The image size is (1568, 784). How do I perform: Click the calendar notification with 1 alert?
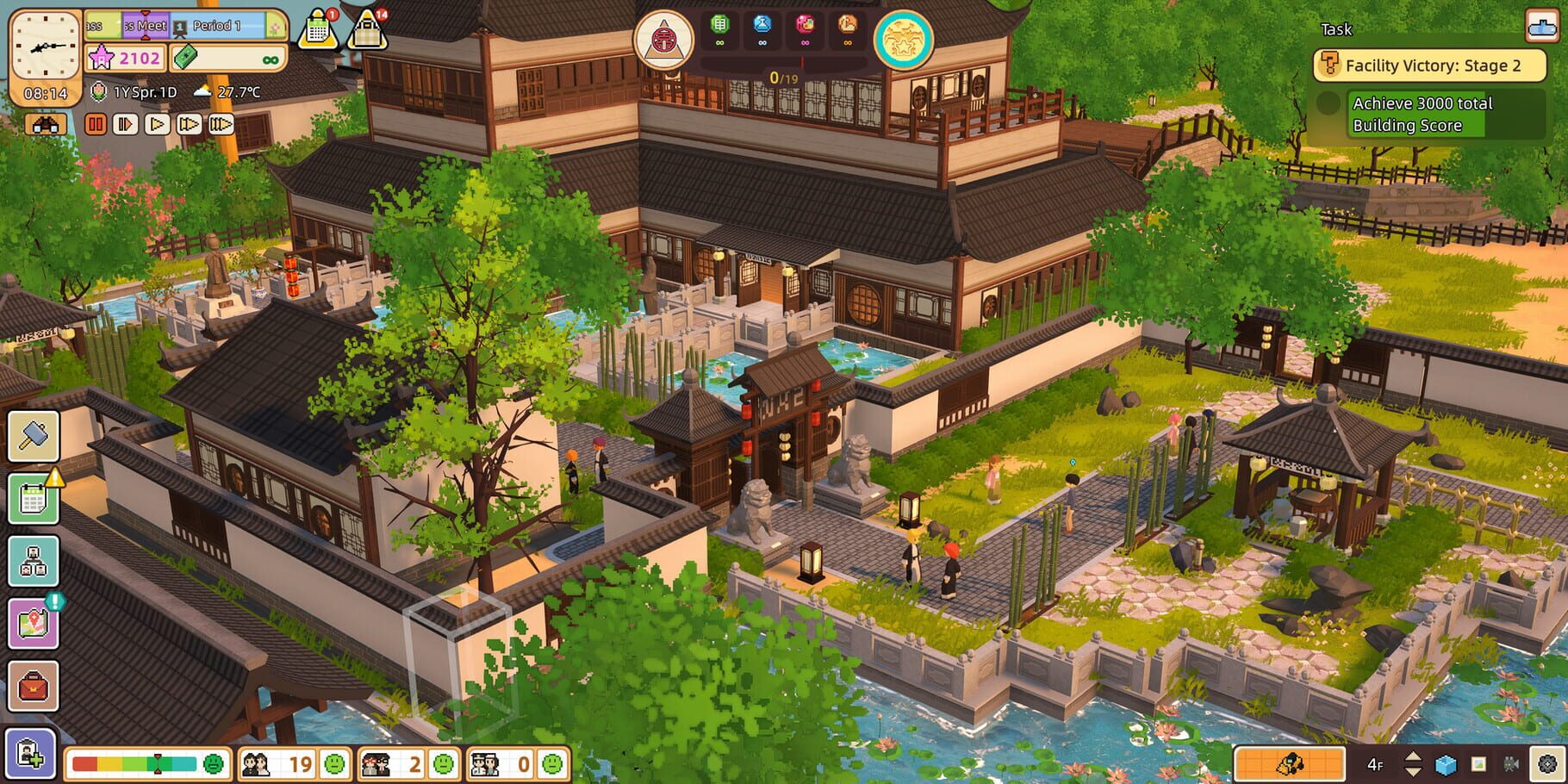pyautogui.click(x=319, y=28)
